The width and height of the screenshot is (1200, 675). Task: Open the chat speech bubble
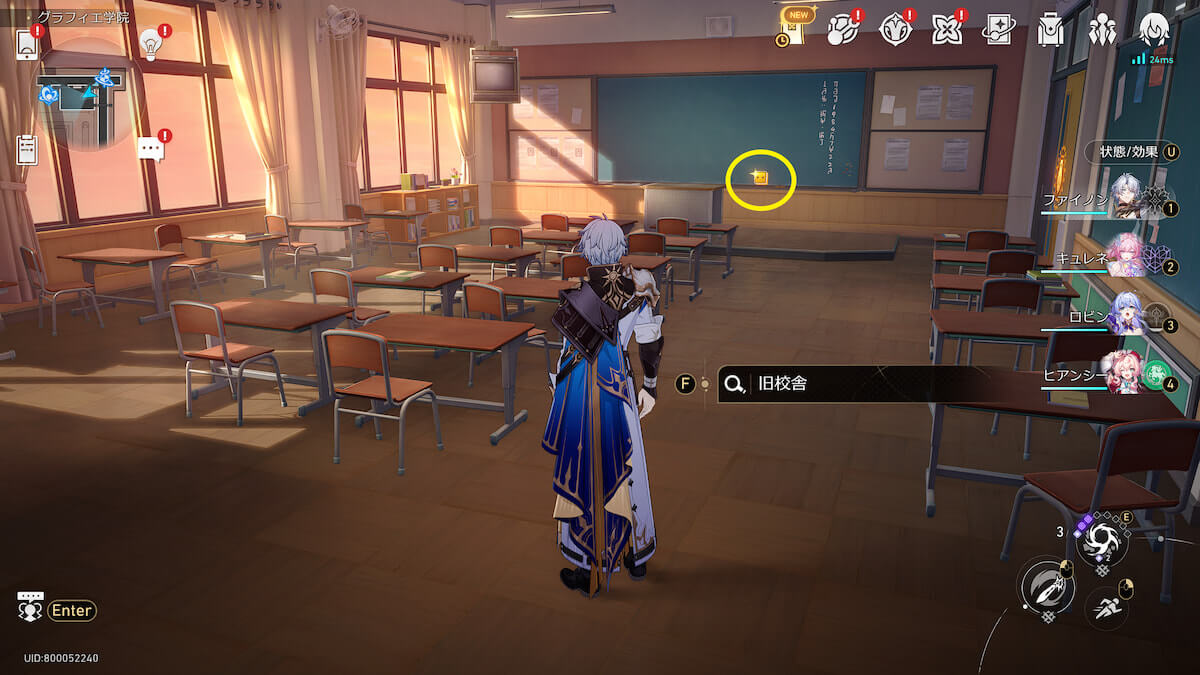[x=150, y=150]
